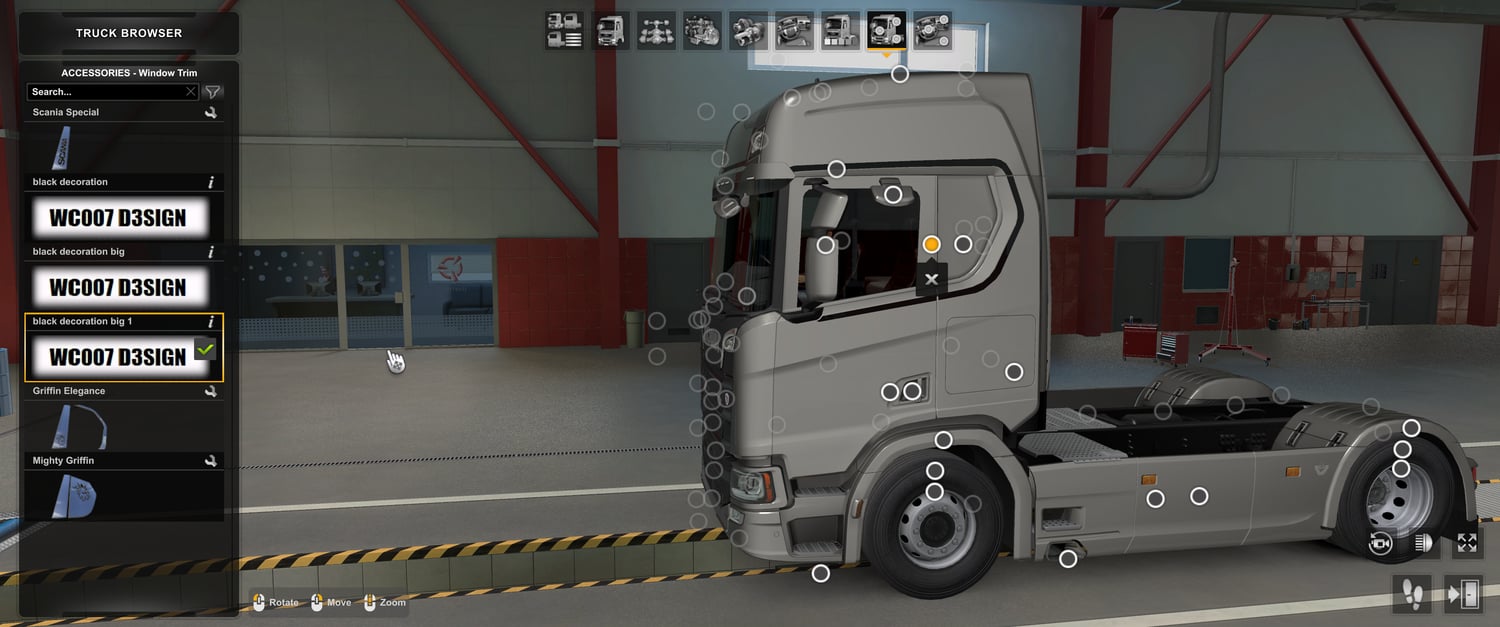
Task: Toggle the truck headlights icon
Action: 1424,543
